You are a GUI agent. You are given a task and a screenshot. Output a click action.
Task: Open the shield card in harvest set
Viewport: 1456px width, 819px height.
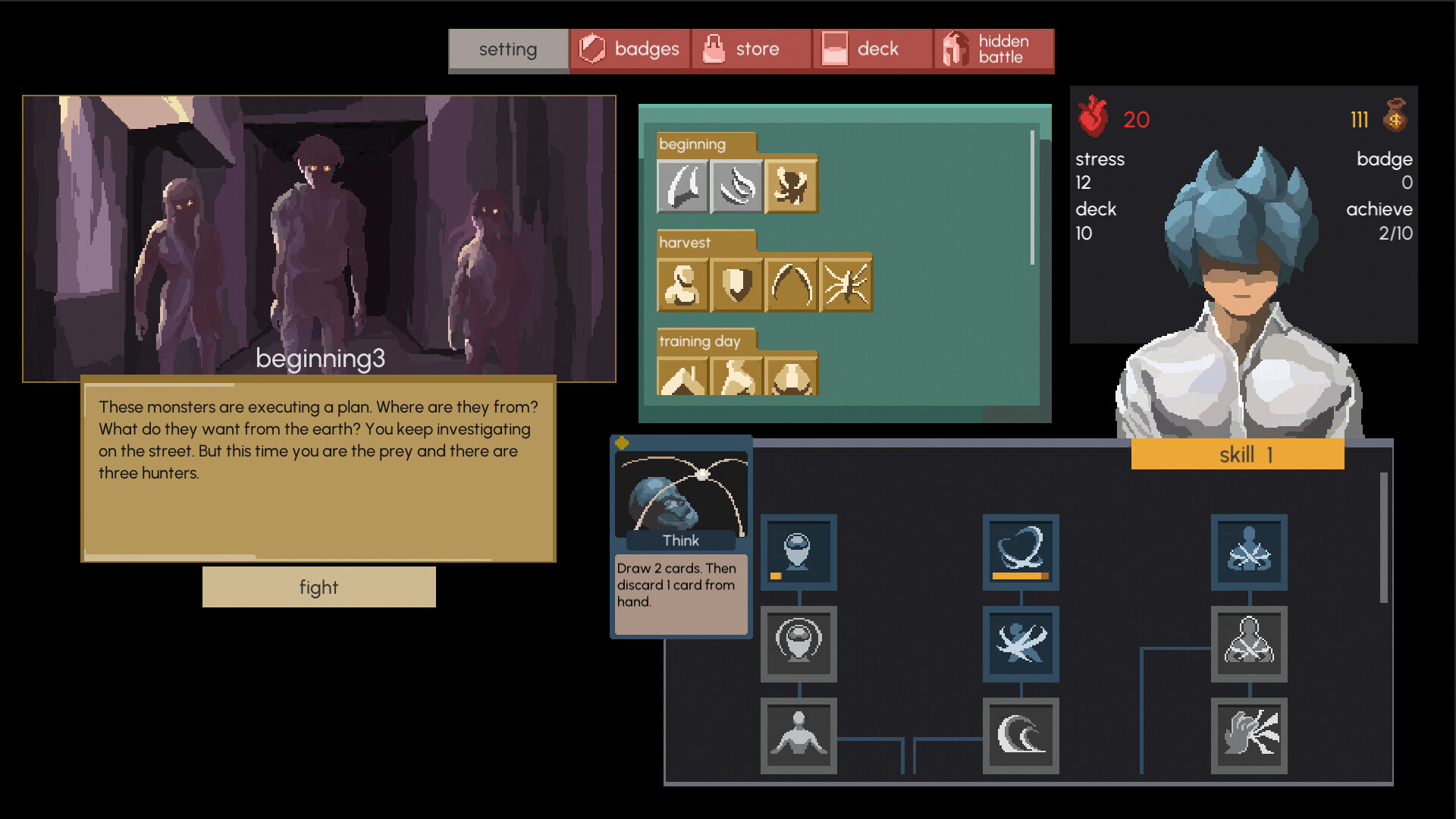point(736,284)
